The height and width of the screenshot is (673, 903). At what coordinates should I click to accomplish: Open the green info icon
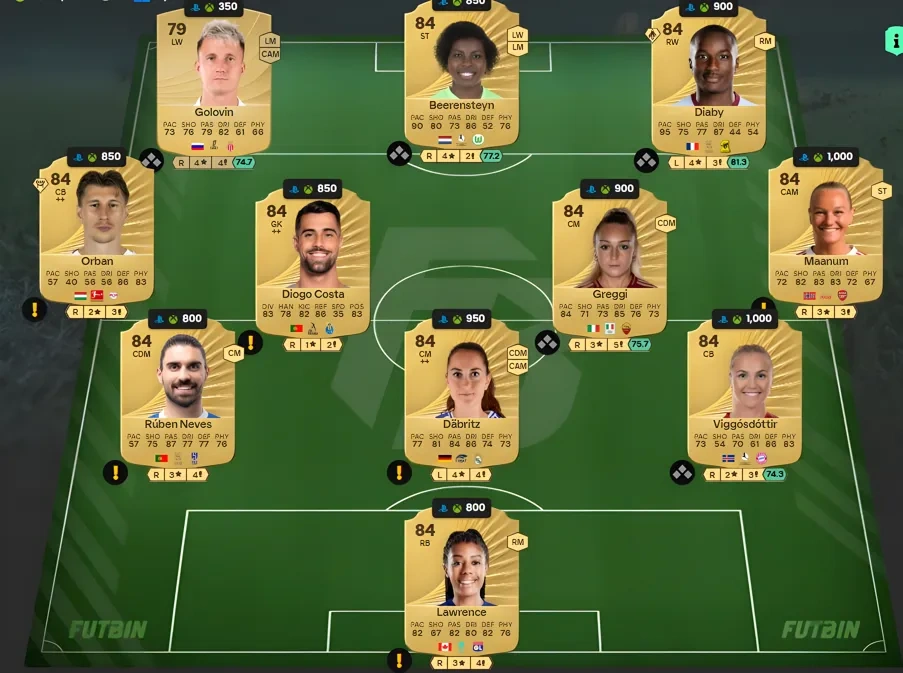click(893, 40)
